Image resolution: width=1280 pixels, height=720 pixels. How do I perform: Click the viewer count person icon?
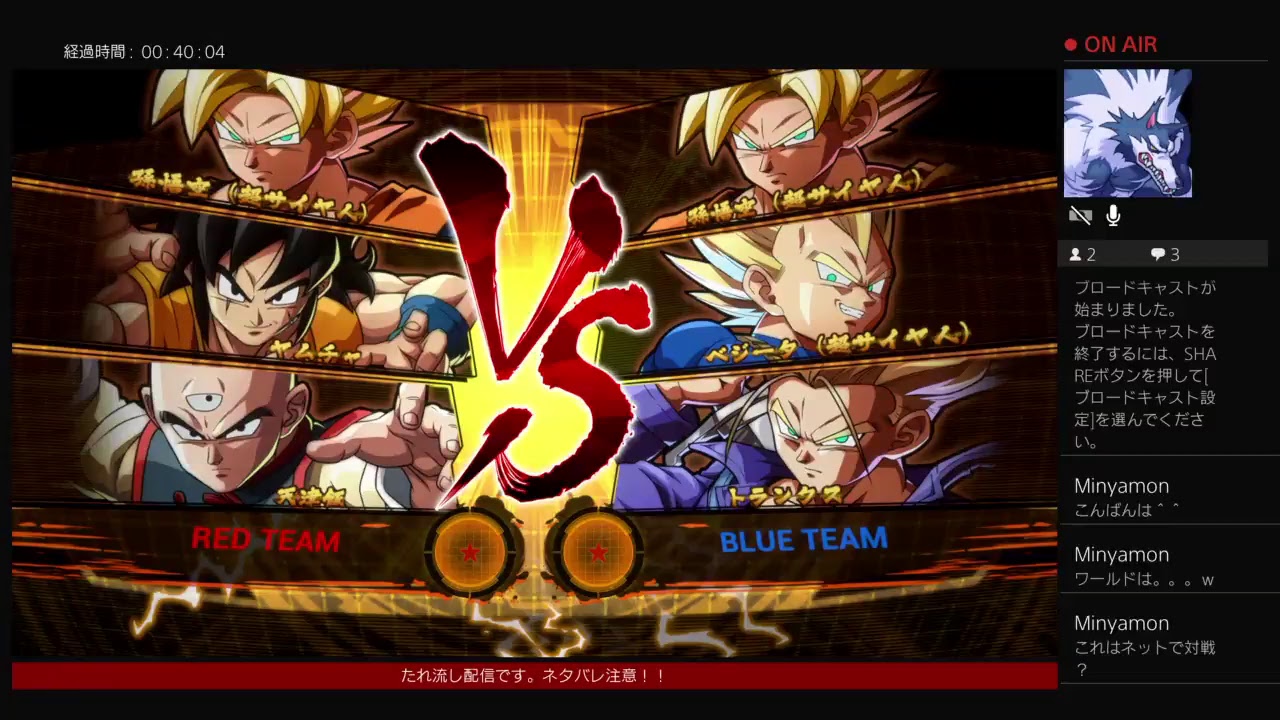(1077, 254)
